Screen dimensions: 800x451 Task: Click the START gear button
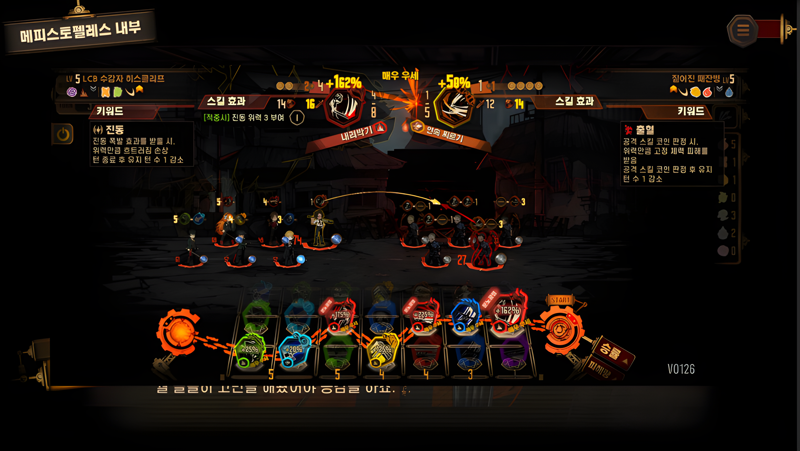[x=562, y=322]
